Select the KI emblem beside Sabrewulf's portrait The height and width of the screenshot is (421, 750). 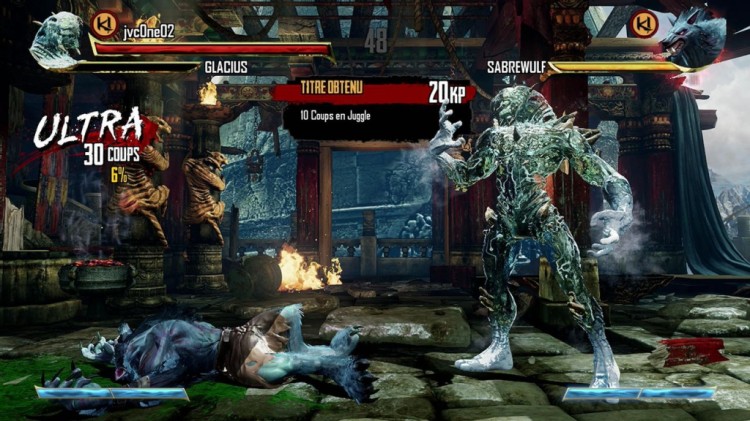tap(645, 23)
